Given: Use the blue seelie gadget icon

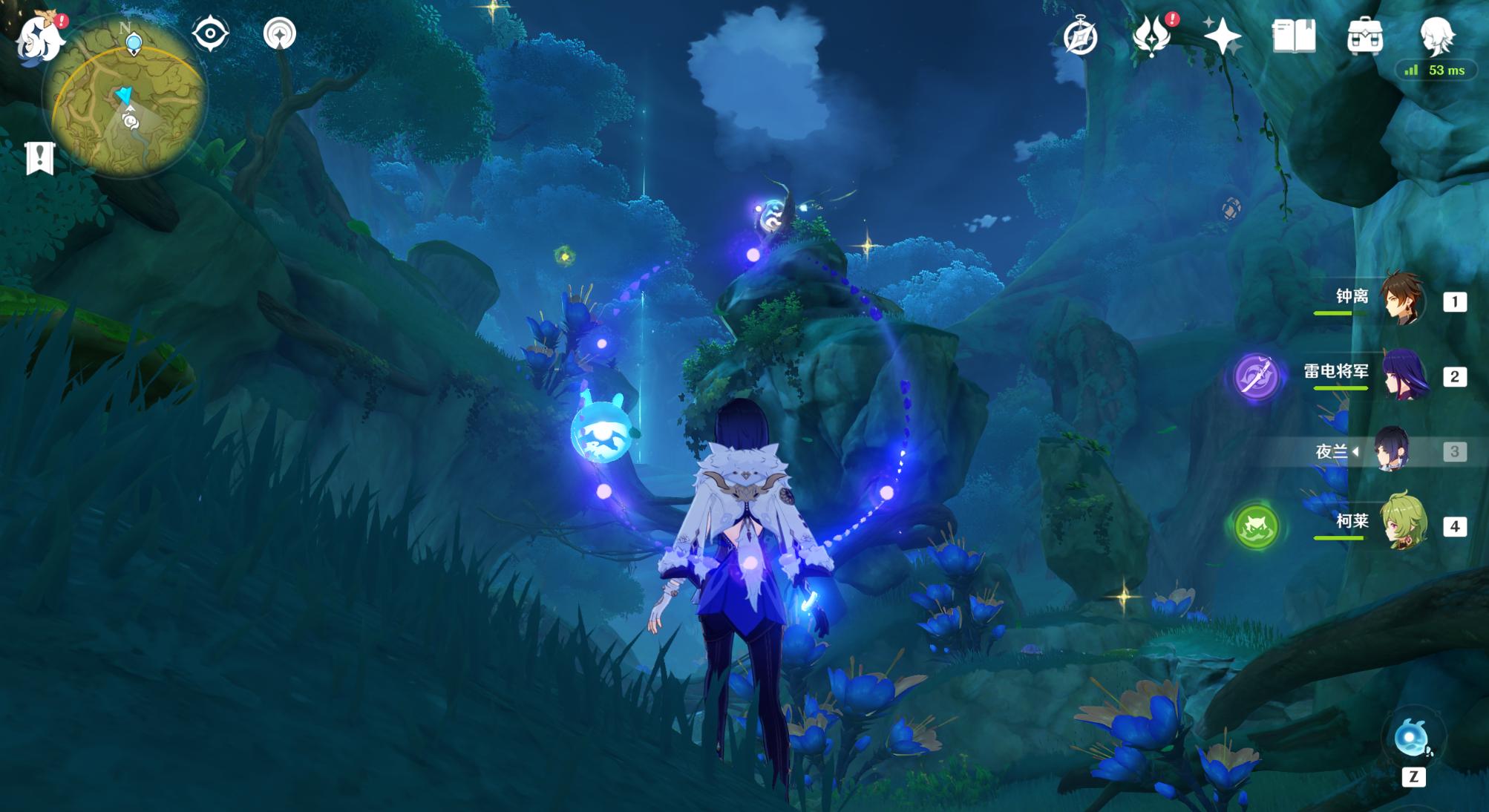Looking at the screenshot, I should pyautogui.click(x=1411, y=738).
